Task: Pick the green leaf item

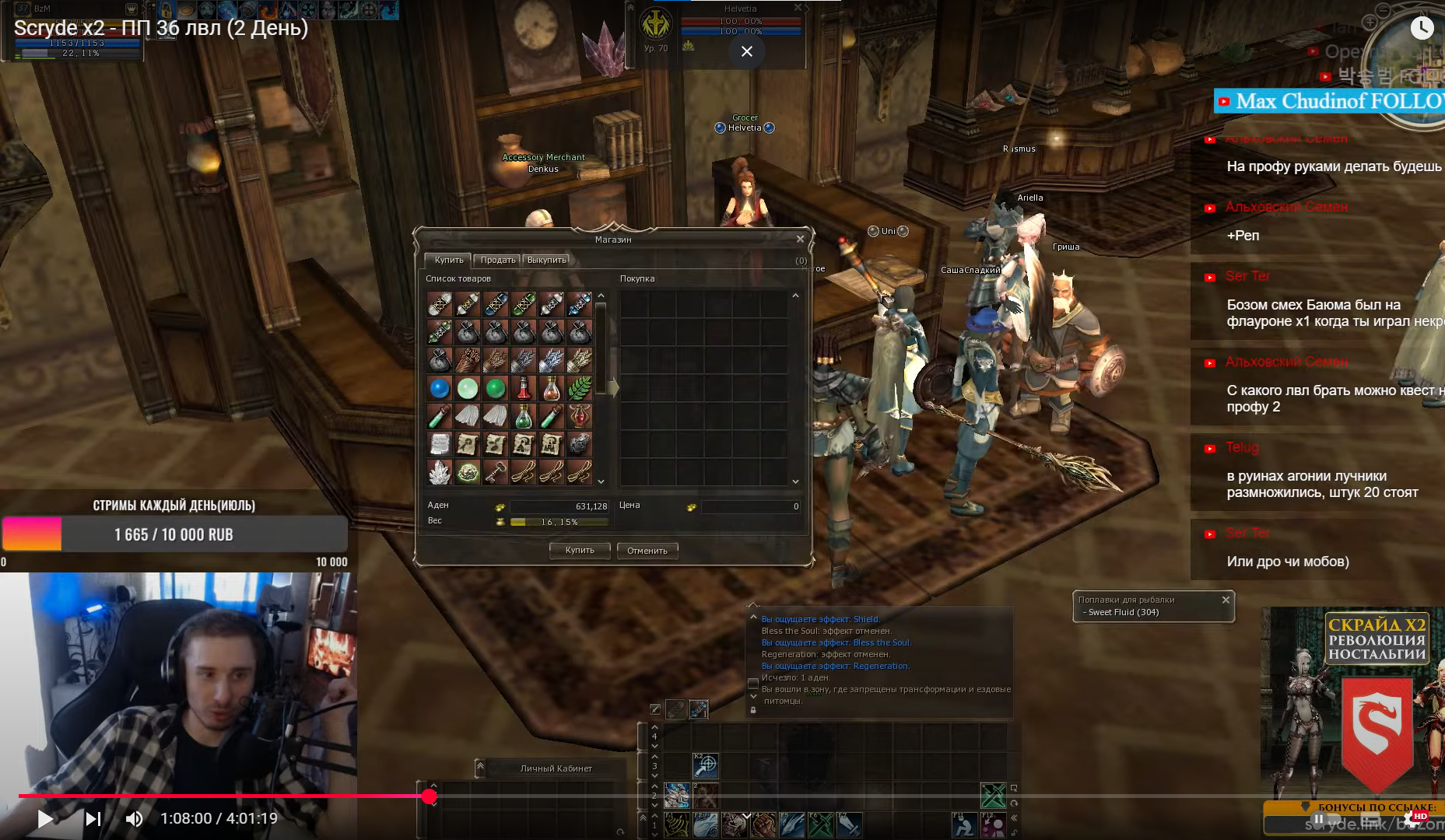Action: coord(580,388)
